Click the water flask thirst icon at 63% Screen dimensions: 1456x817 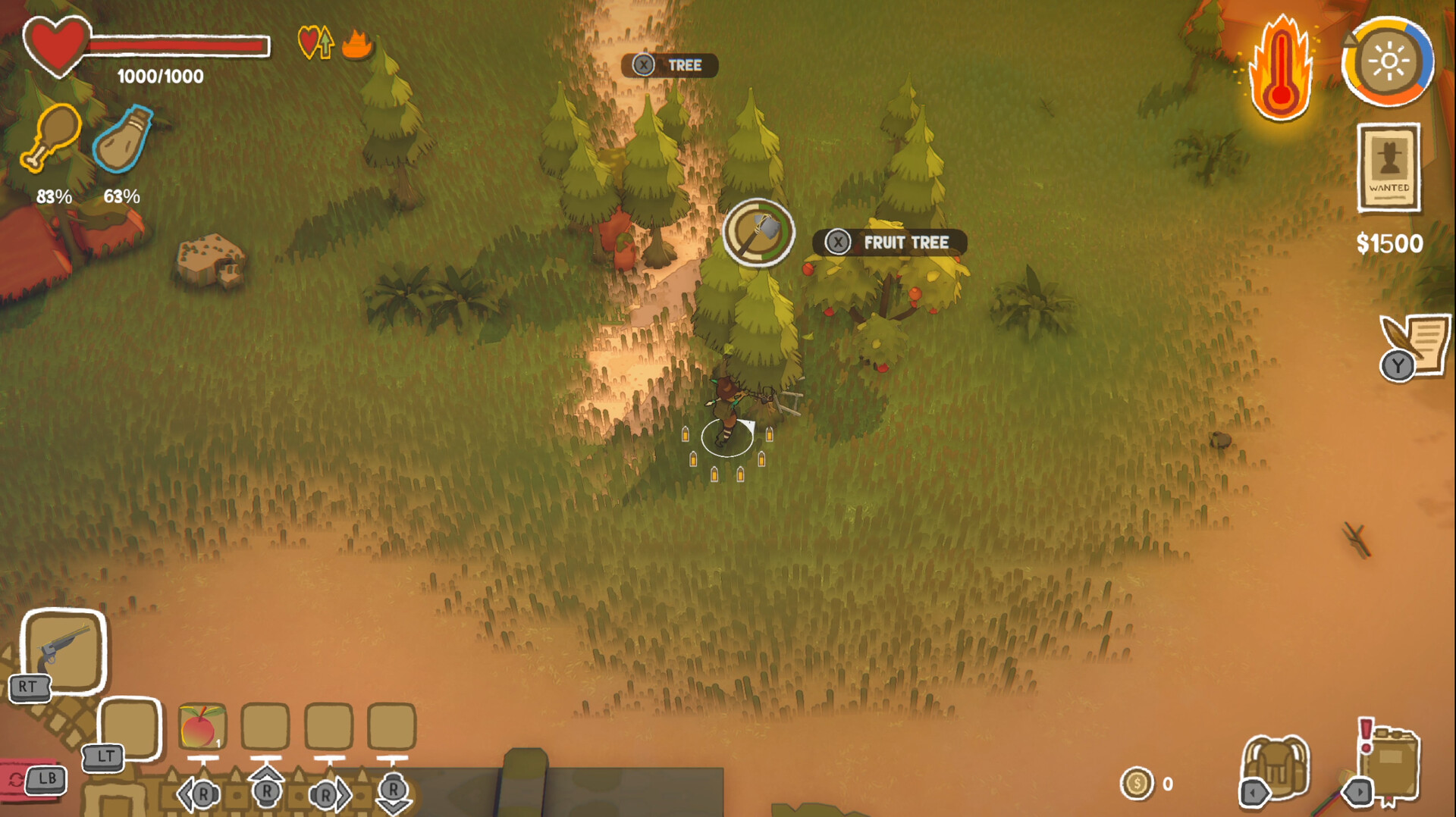pos(121,140)
